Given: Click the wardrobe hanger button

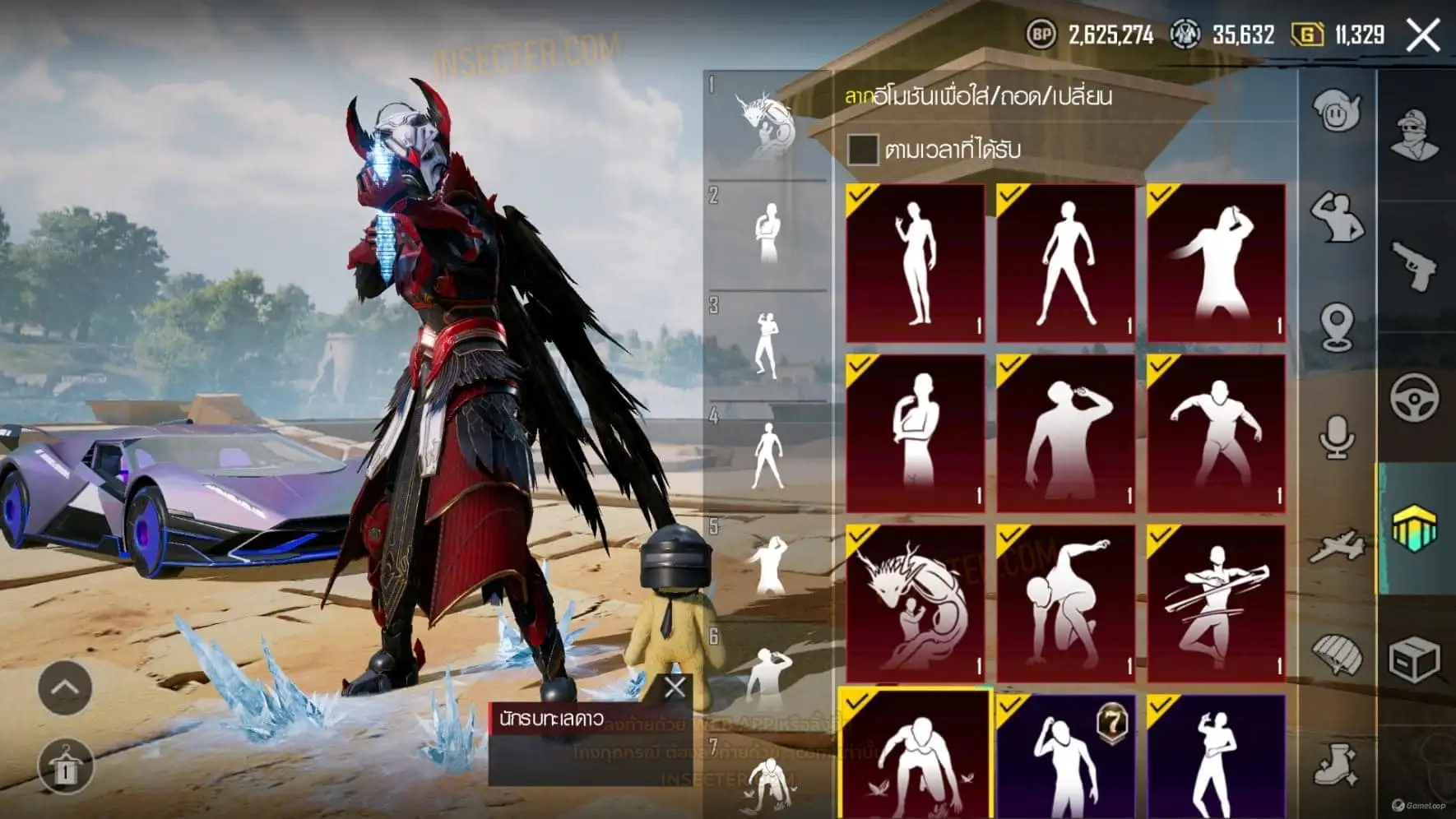Looking at the screenshot, I should pyautogui.click(x=64, y=767).
